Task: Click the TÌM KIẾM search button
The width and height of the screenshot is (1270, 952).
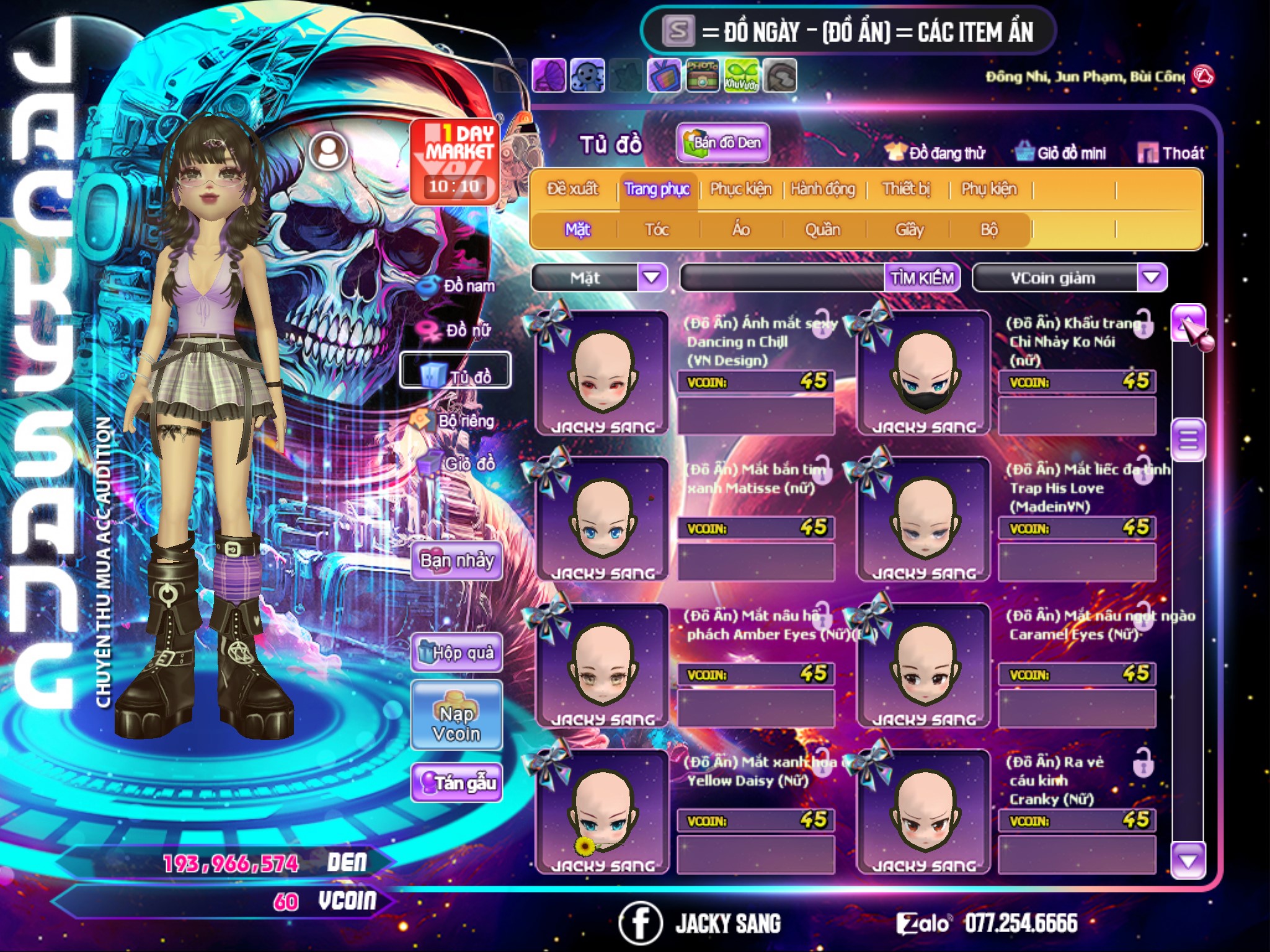Action: point(922,278)
